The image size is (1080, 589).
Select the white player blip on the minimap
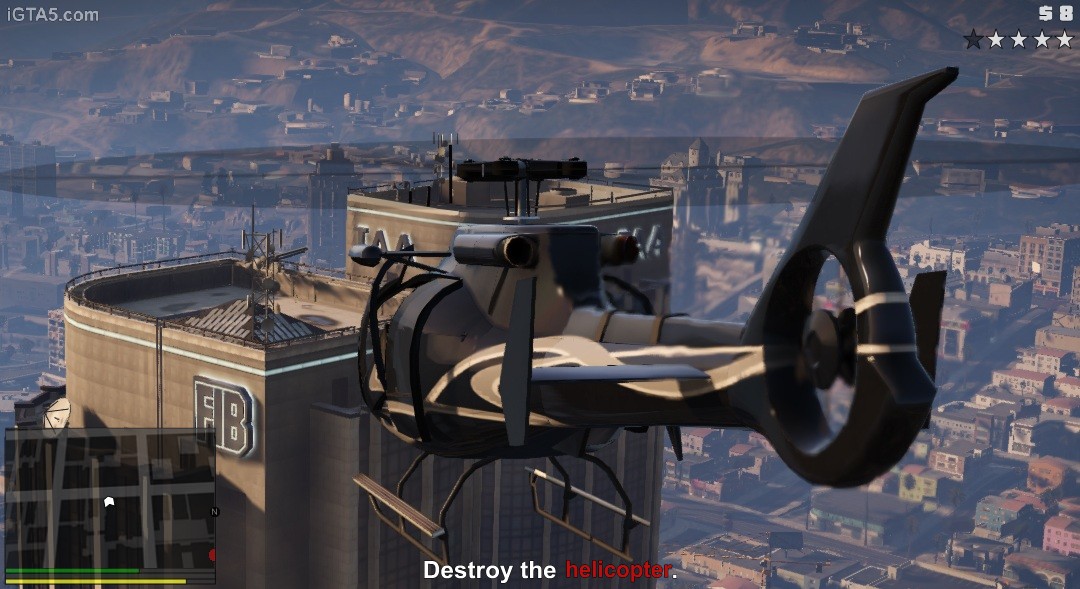pyautogui.click(x=109, y=501)
